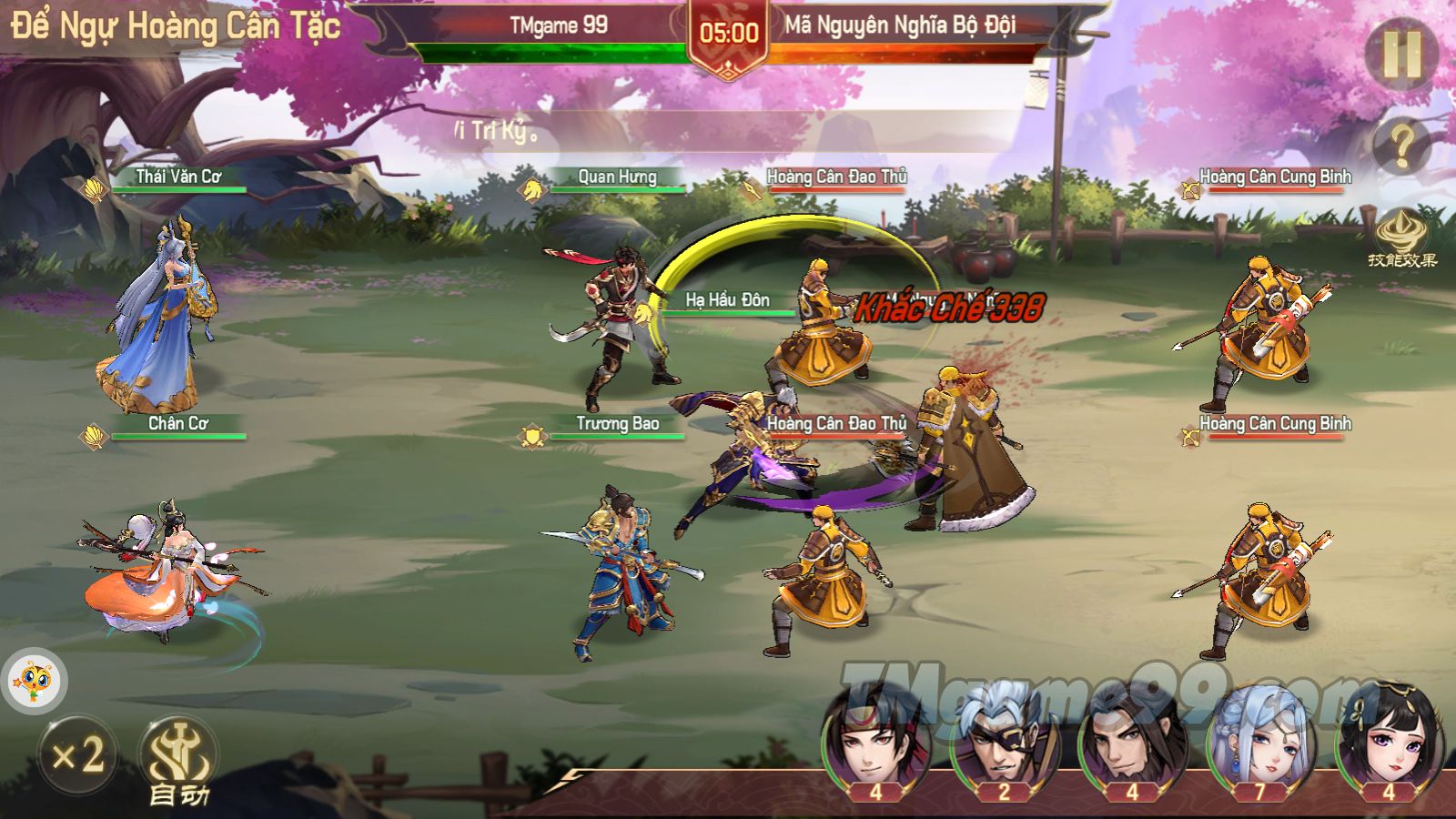1456x819 pixels.
Task: Pause the battle
Action: tap(1401, 54)
